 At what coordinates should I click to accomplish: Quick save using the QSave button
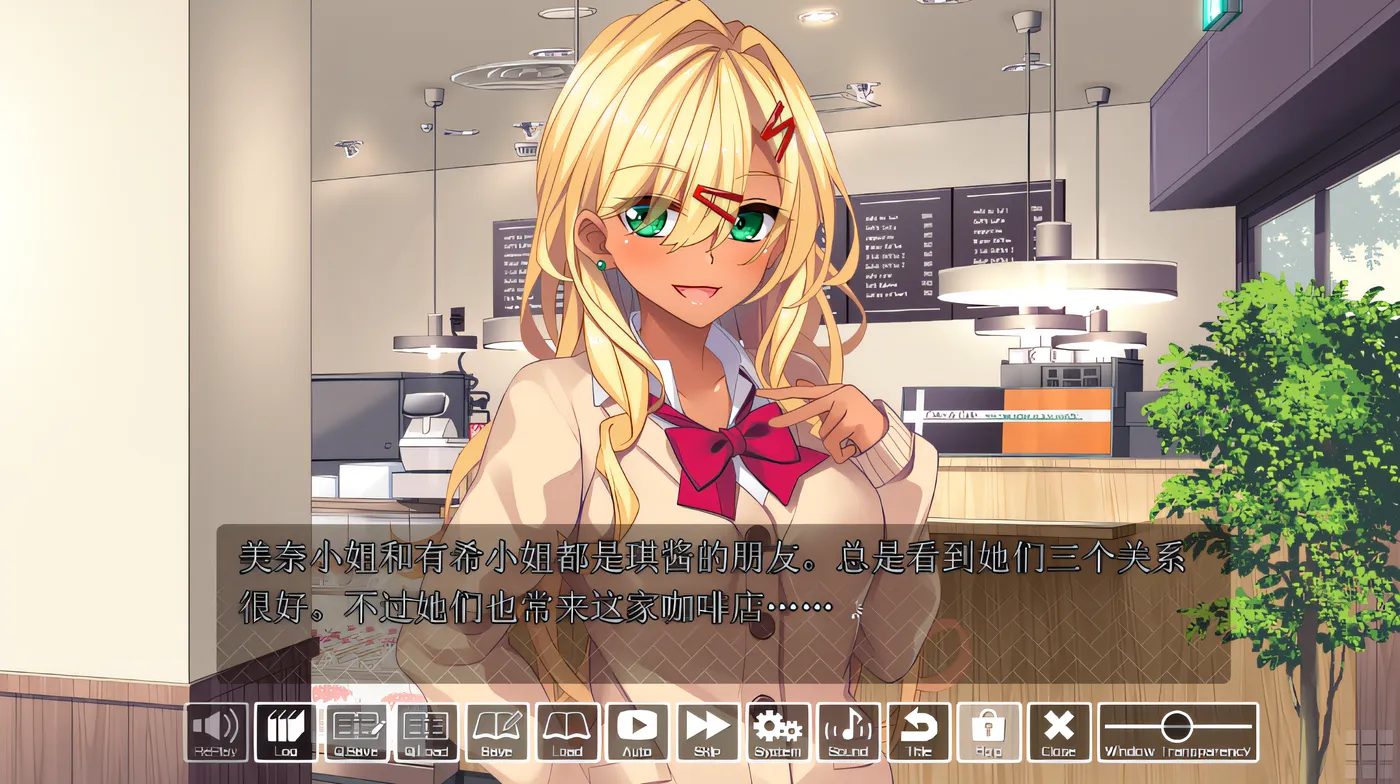coord(359,734)
